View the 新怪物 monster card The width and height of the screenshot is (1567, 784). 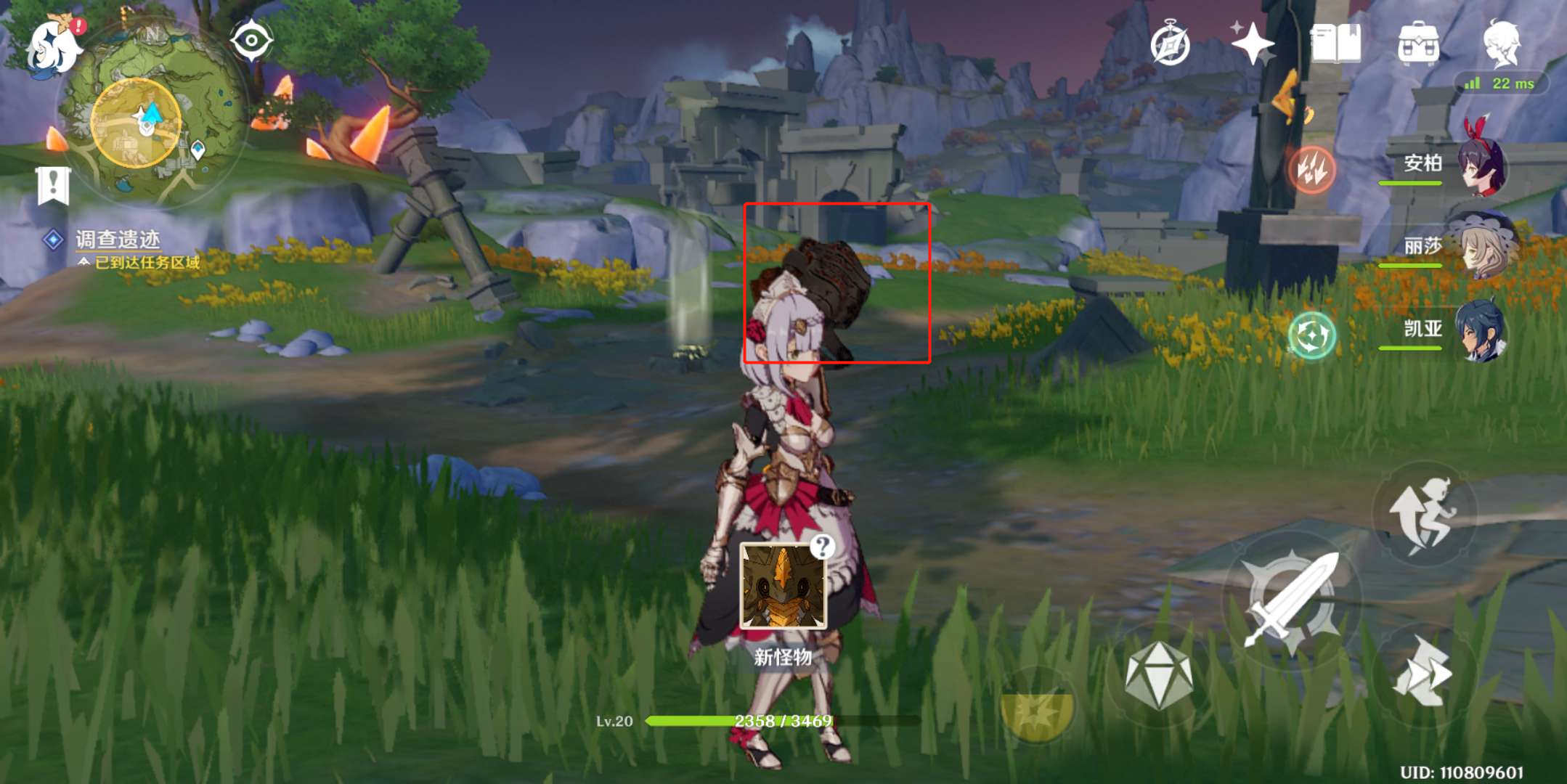click(x=783, y=587)
